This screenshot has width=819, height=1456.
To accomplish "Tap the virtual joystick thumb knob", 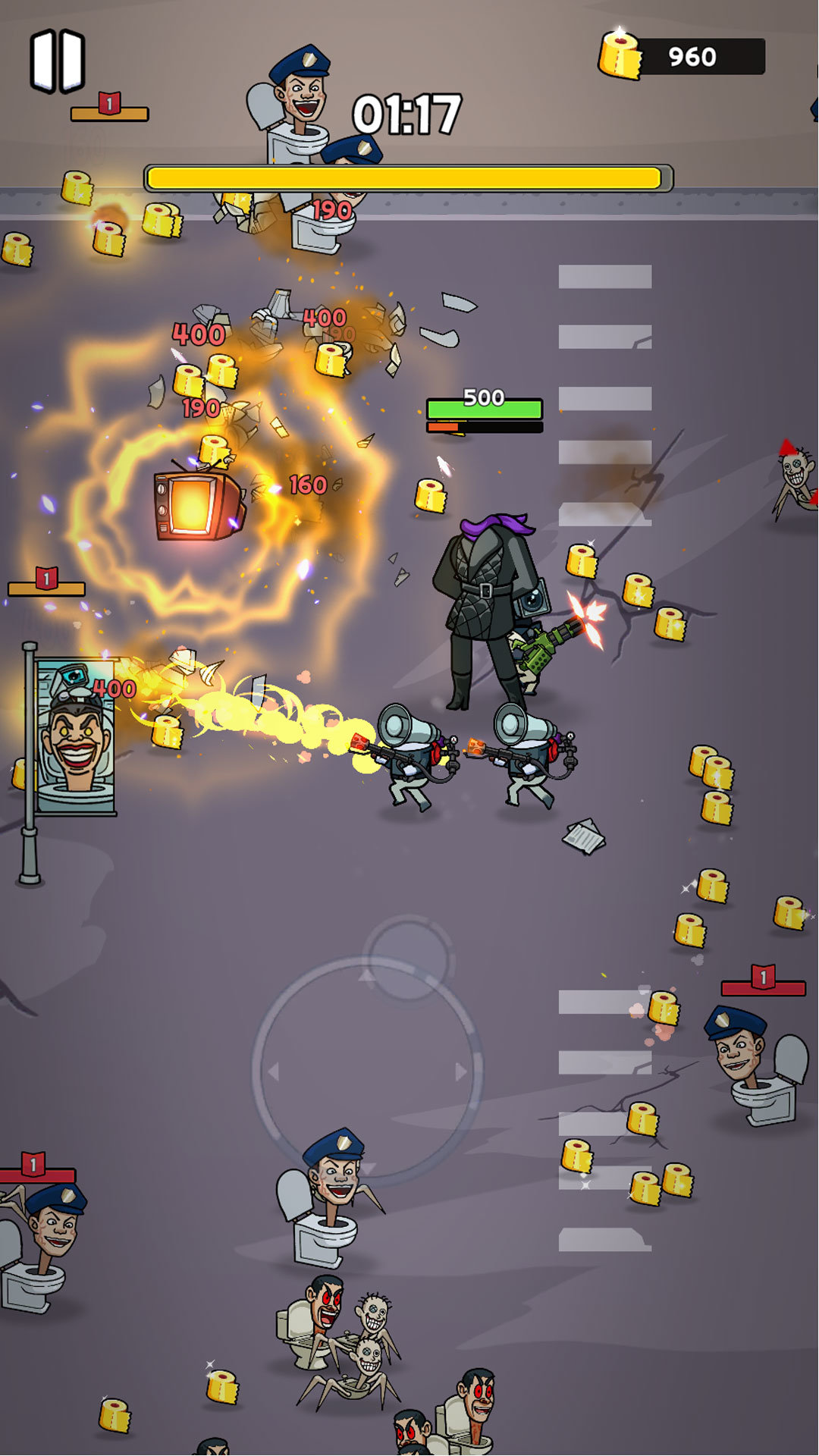I will coord(408,958).
